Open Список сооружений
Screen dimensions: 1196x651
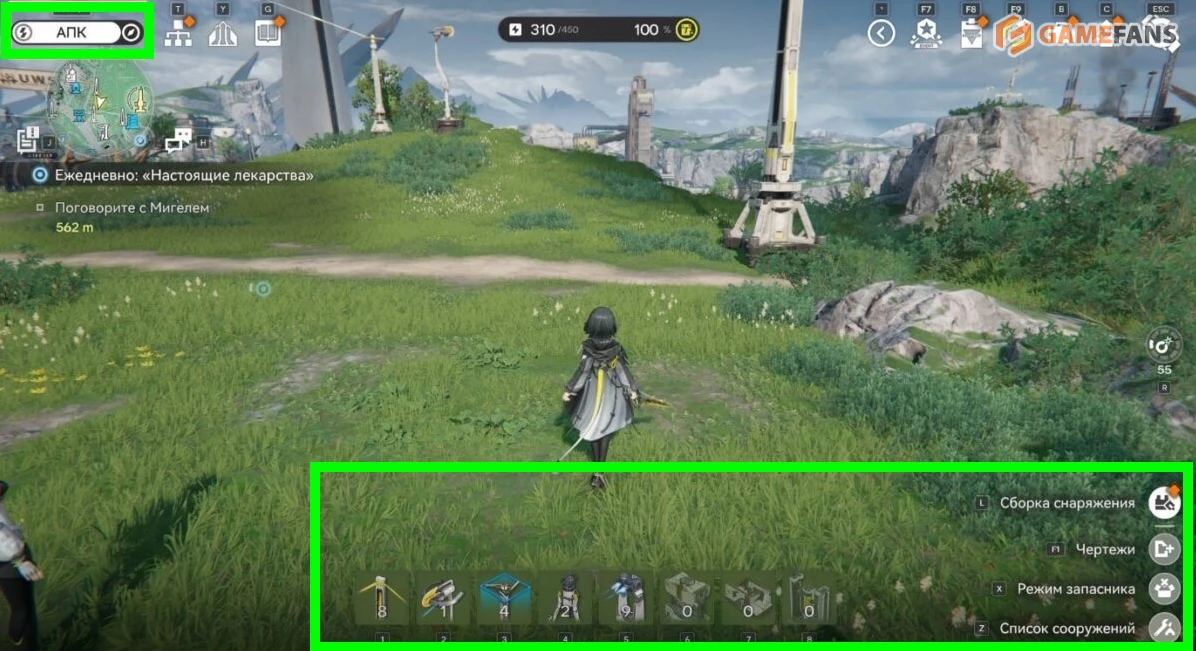(x=1163, y=628)
